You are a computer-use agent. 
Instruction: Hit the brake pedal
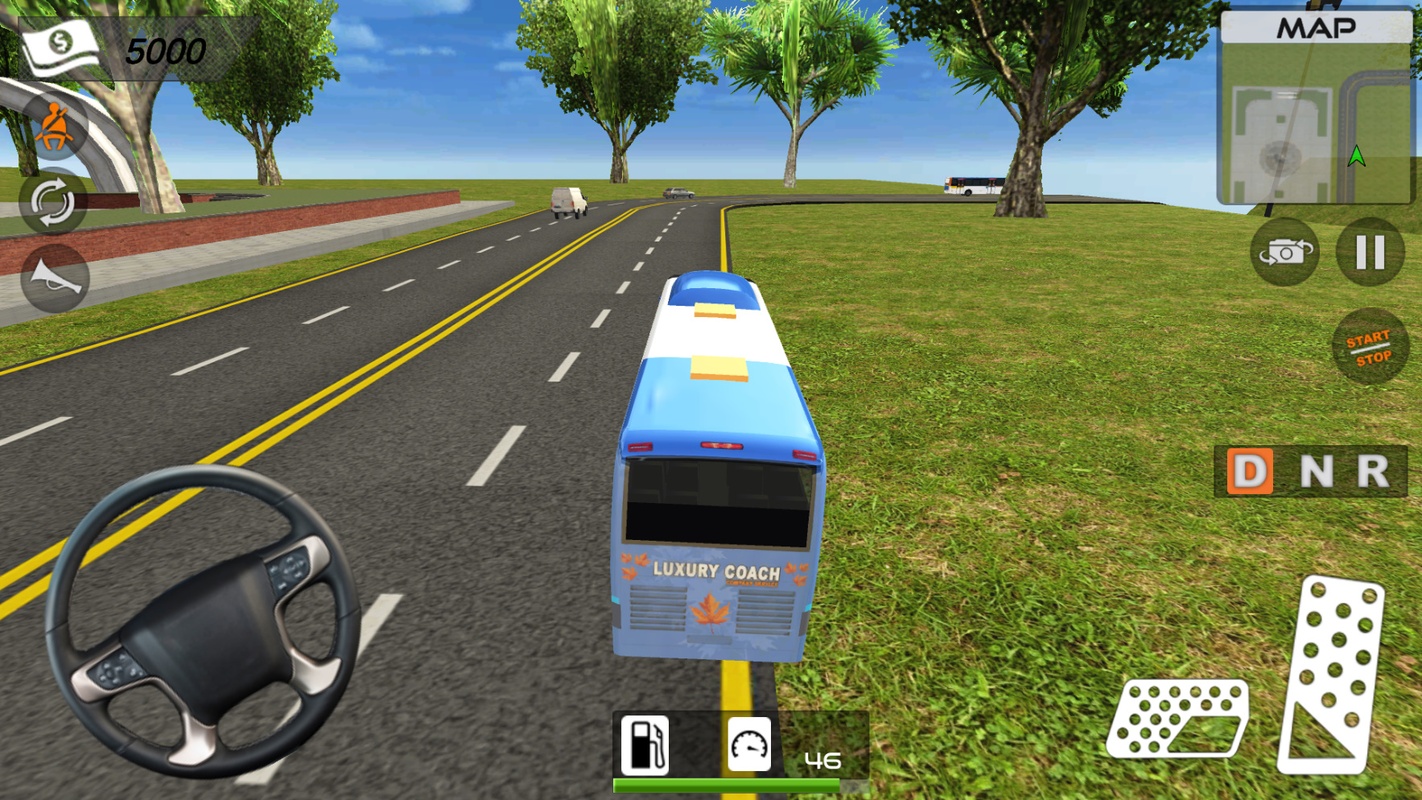(1178, 717)
